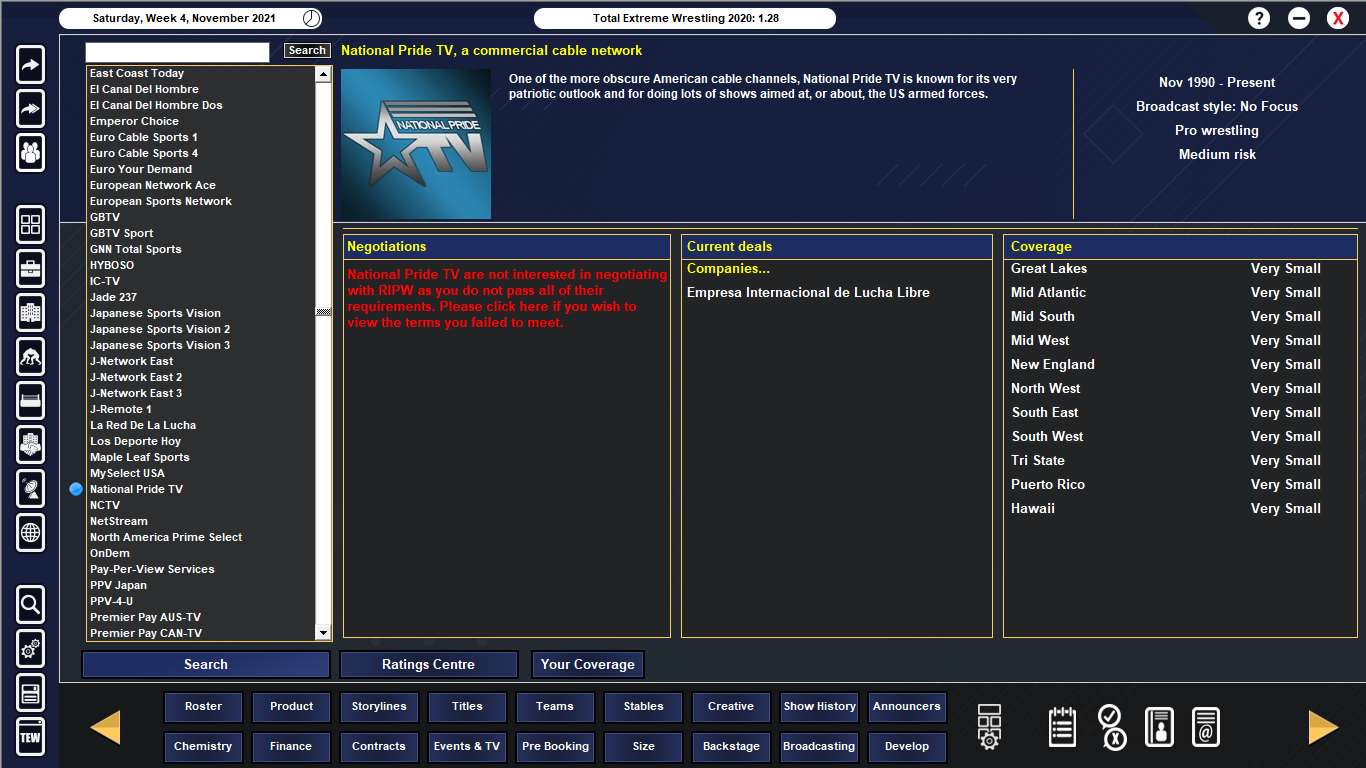Open the satellite dish broadcasting icon
The image size is (1366, 768).
click(x=29, y=489)
